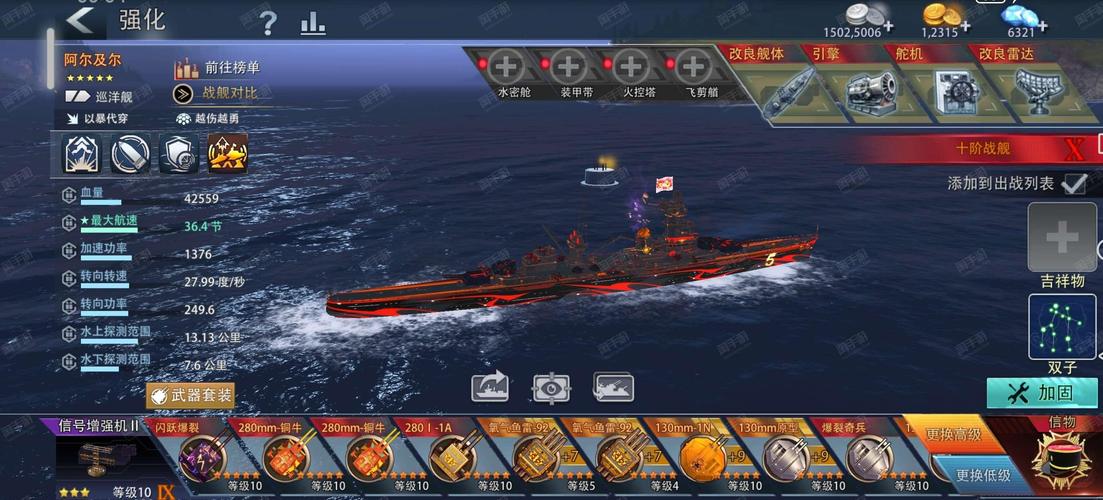The height and width of the screenshot is (500, 1103).
Task: Open the 双子 constellation icon
Action: pyautogui.click(x=1061, y=328)
